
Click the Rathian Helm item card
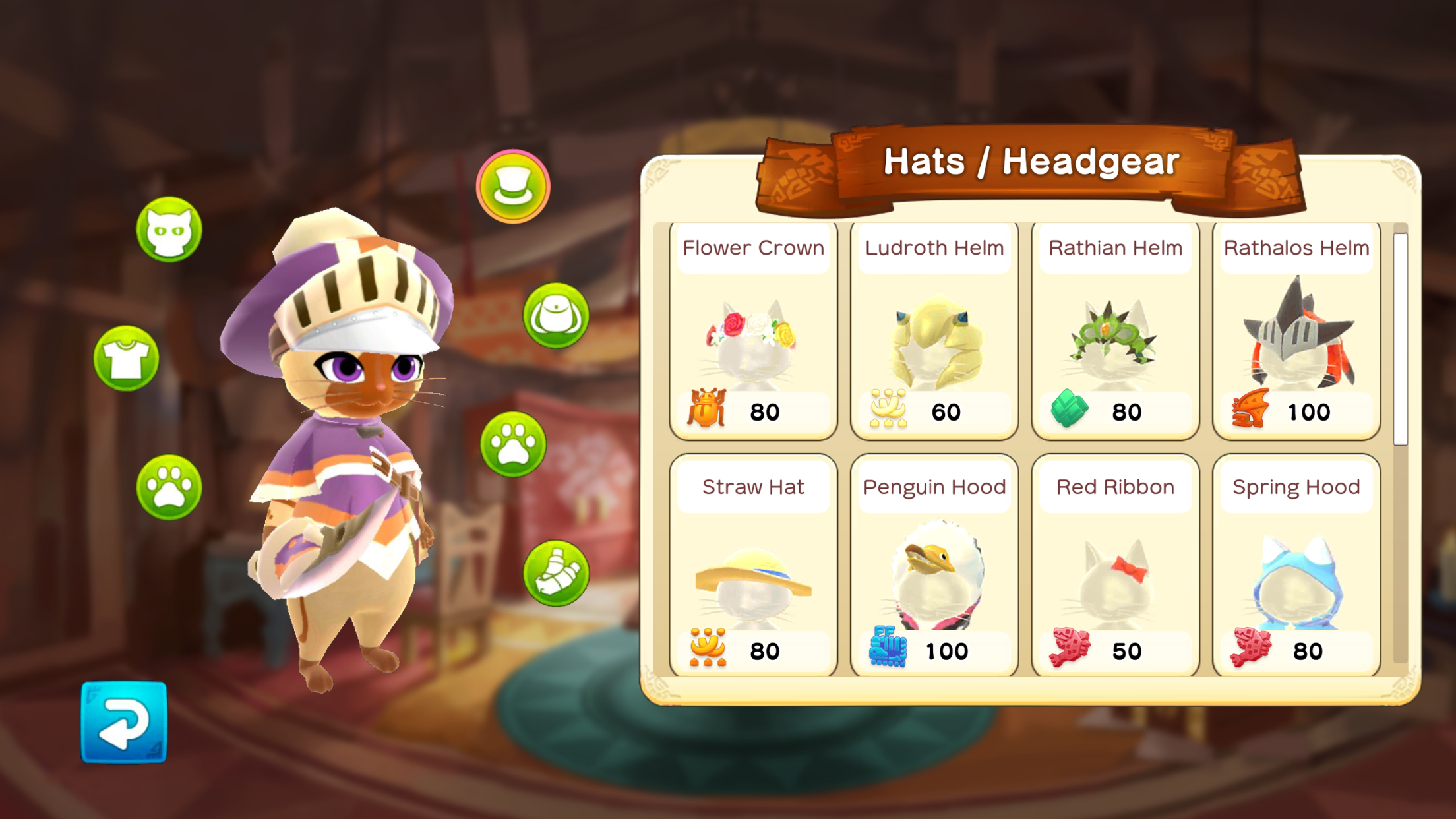[x=1114, y=330]
